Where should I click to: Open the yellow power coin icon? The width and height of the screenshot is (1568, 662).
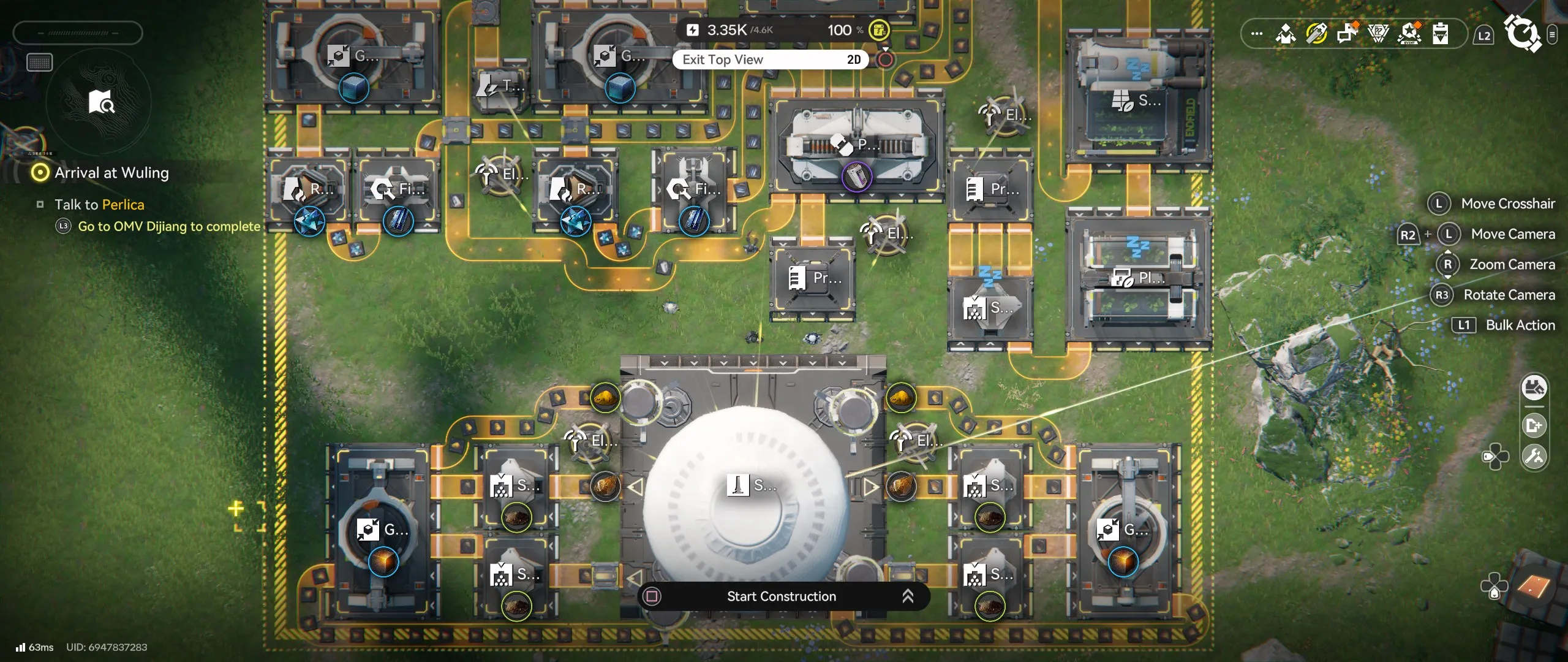coord(879,30)
